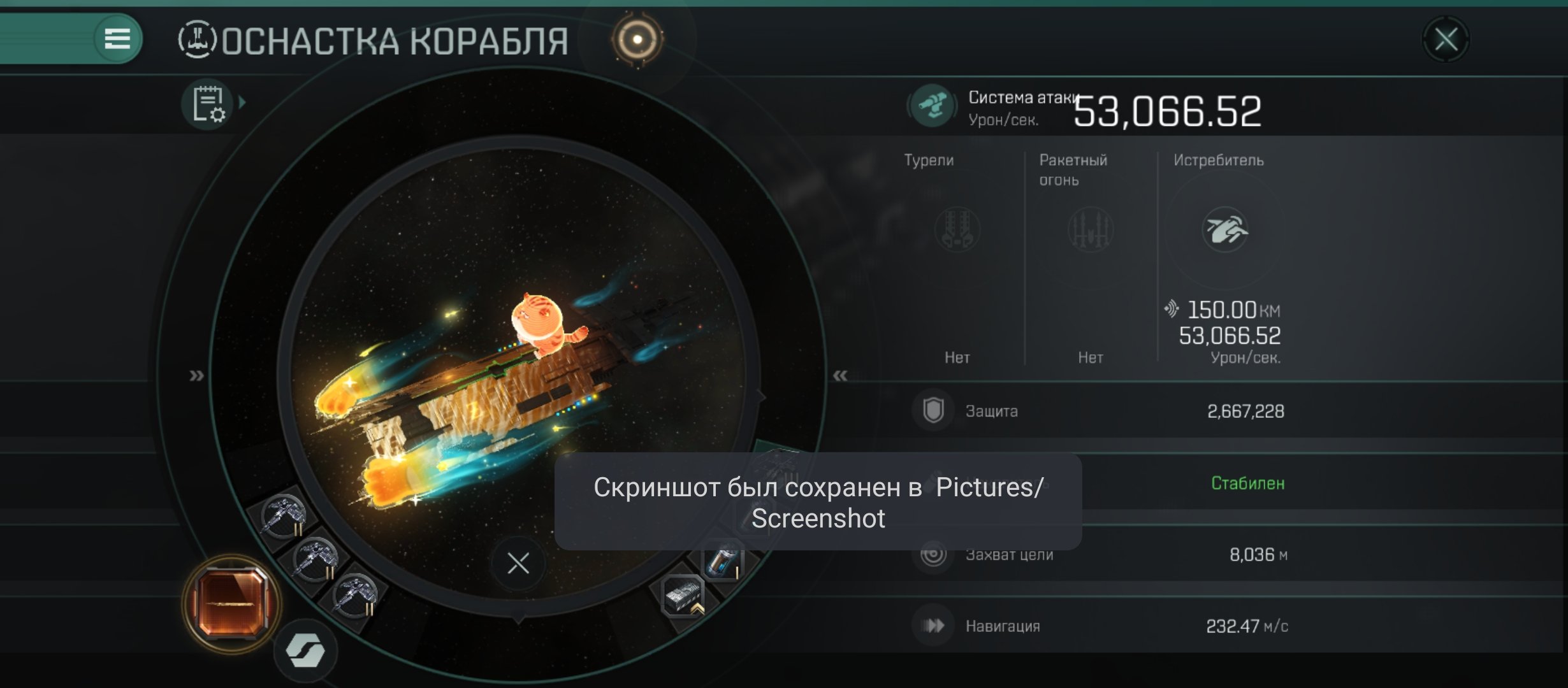1568x688 pixels.
Task: Expand the left panel double-arrow
Action: coord(196,376)
